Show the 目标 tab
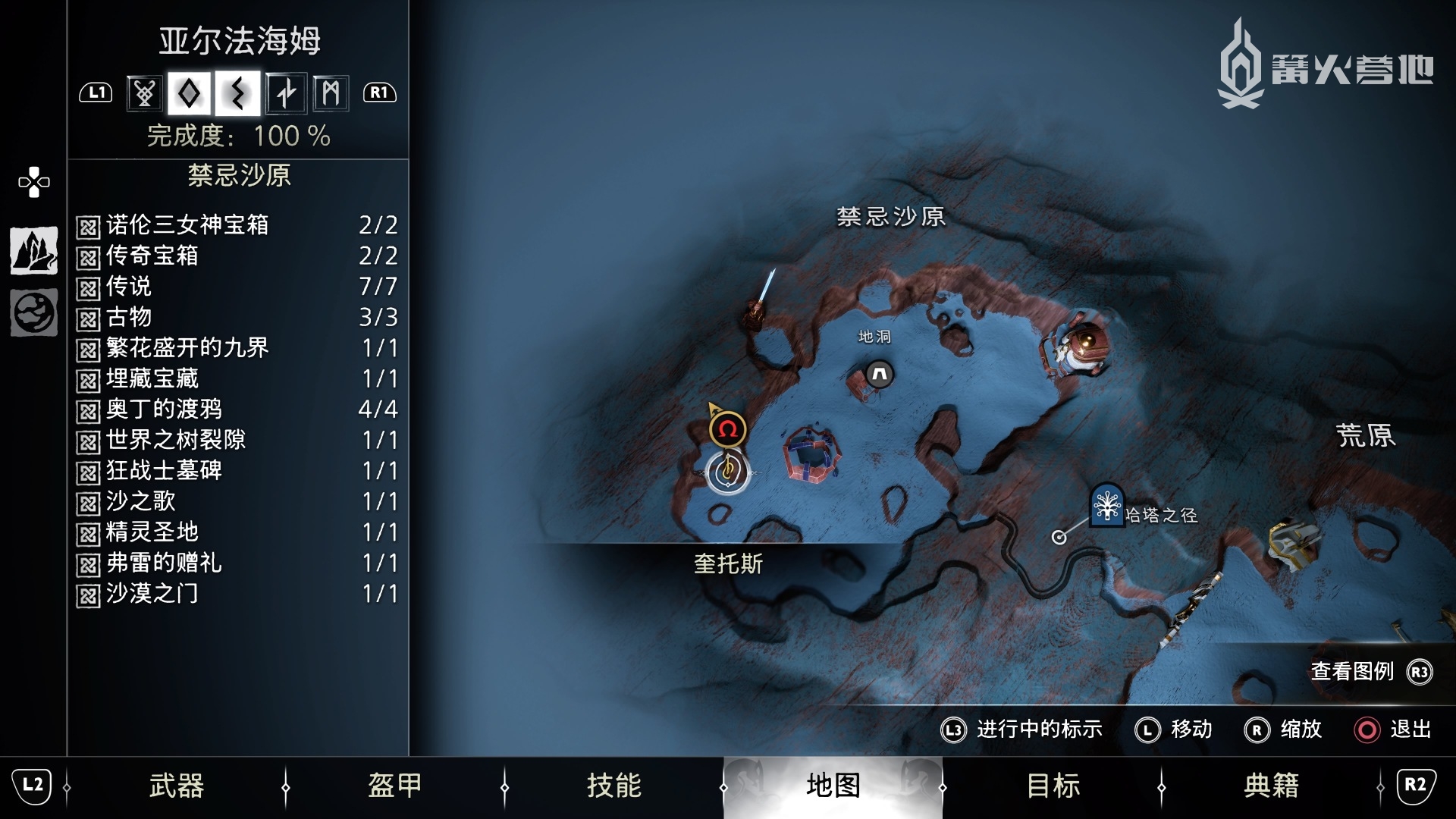Viewport: 1456px width, 819px height. click(1053, 786)
